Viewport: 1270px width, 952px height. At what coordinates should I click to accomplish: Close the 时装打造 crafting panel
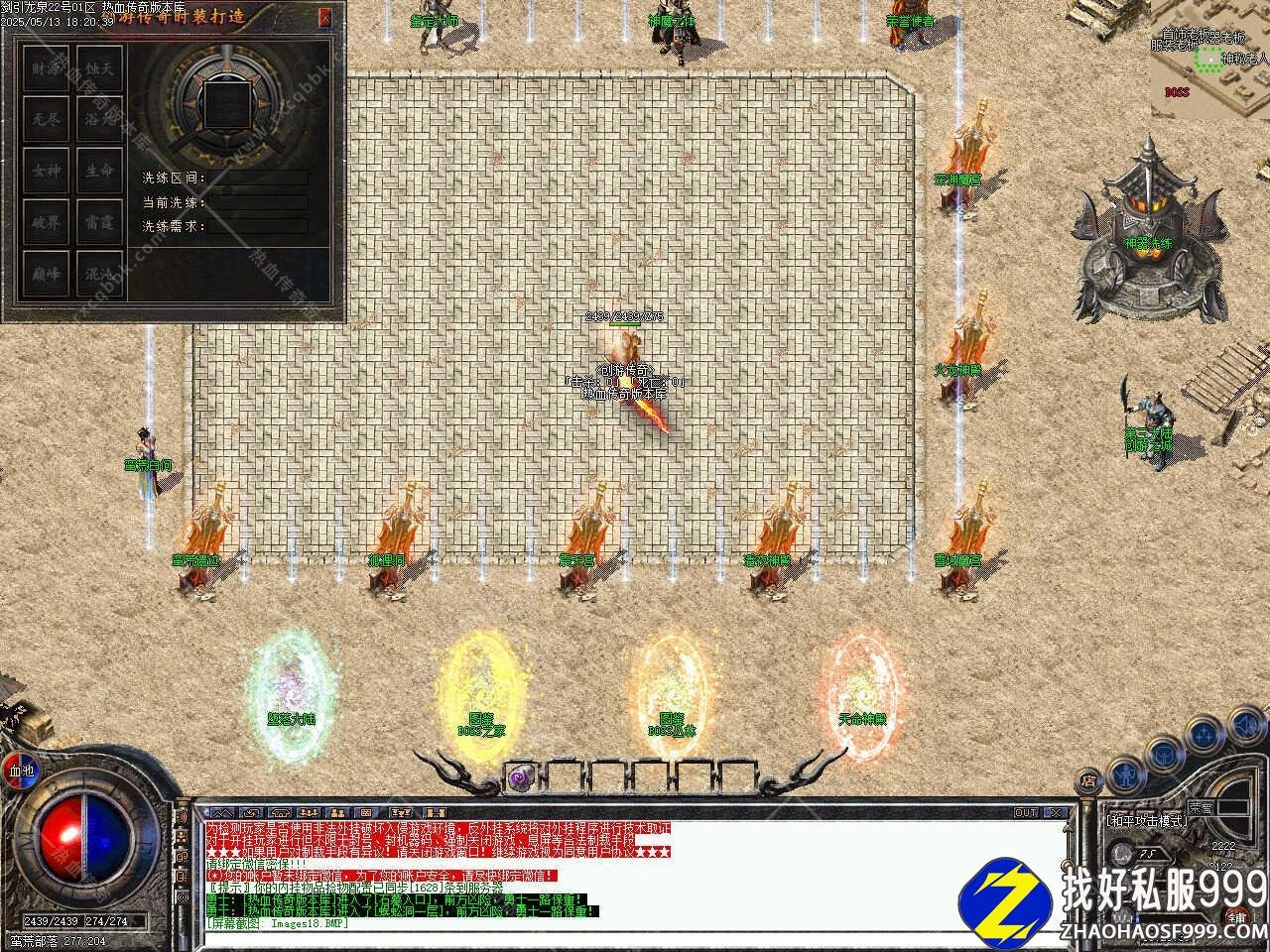coord(325,18)
